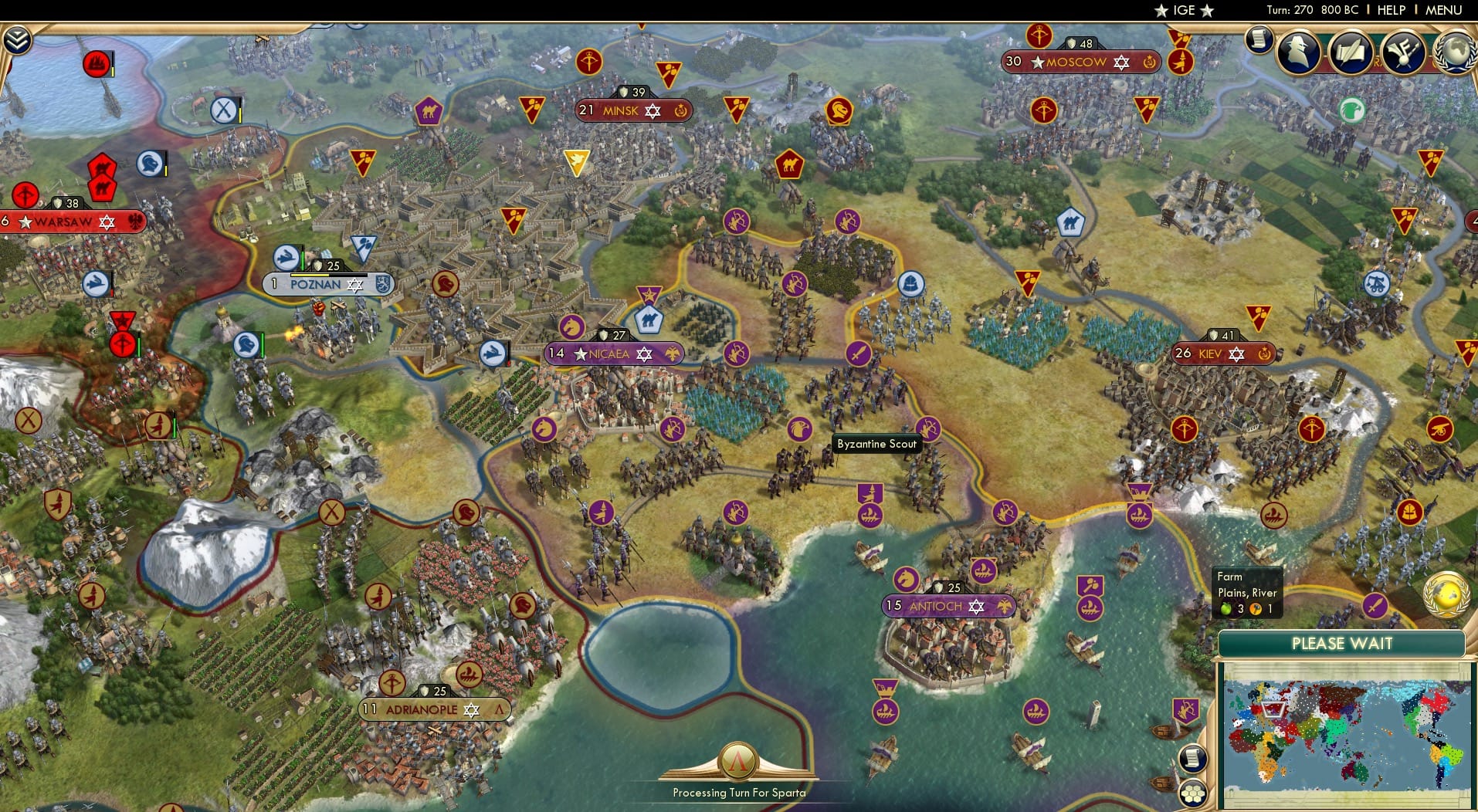The image size is (1478, 812).
Task: Toggle strategic view with the hexagon icon
Action: [x=1195, y=793]
